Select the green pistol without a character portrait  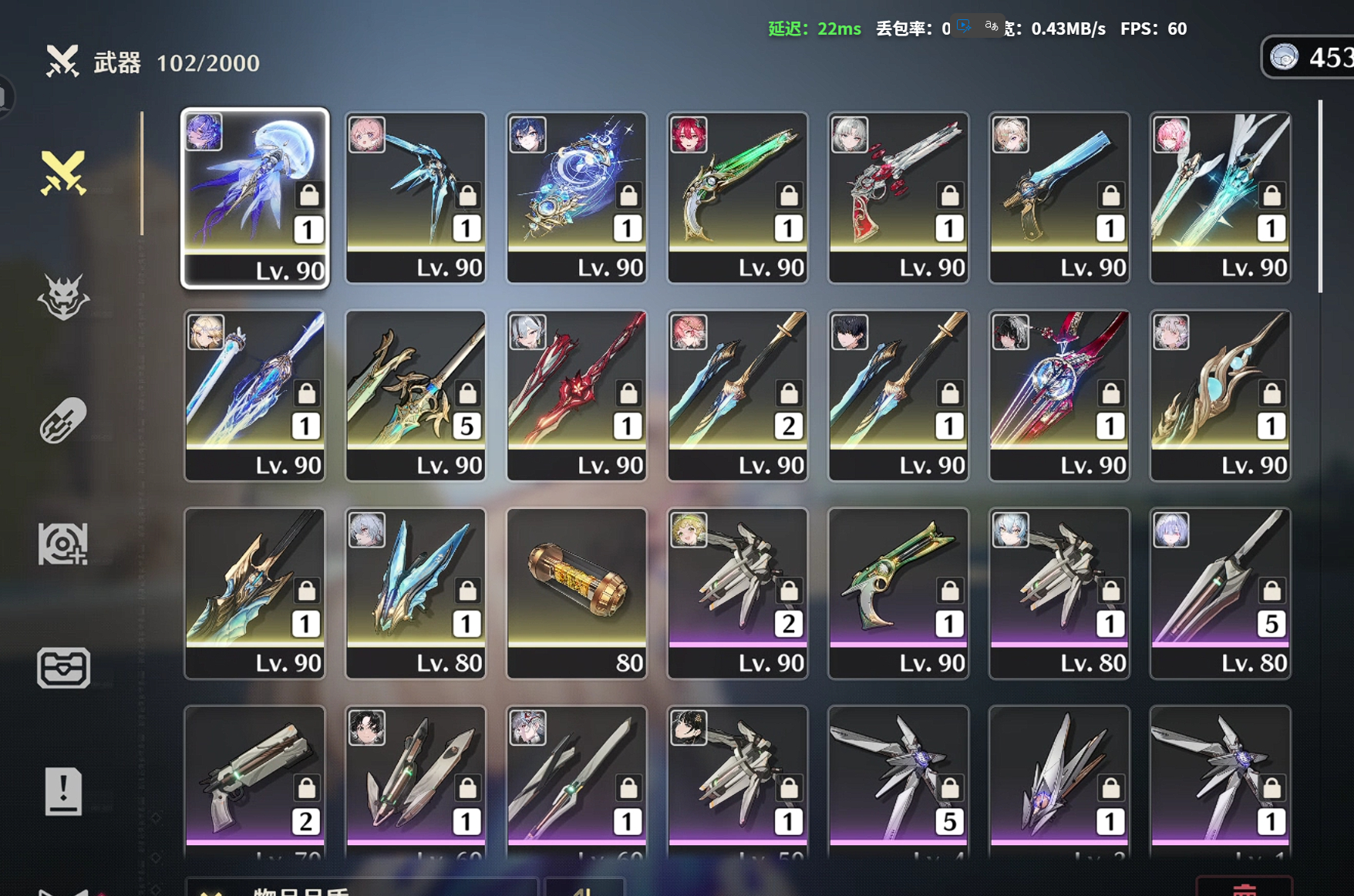898,592
